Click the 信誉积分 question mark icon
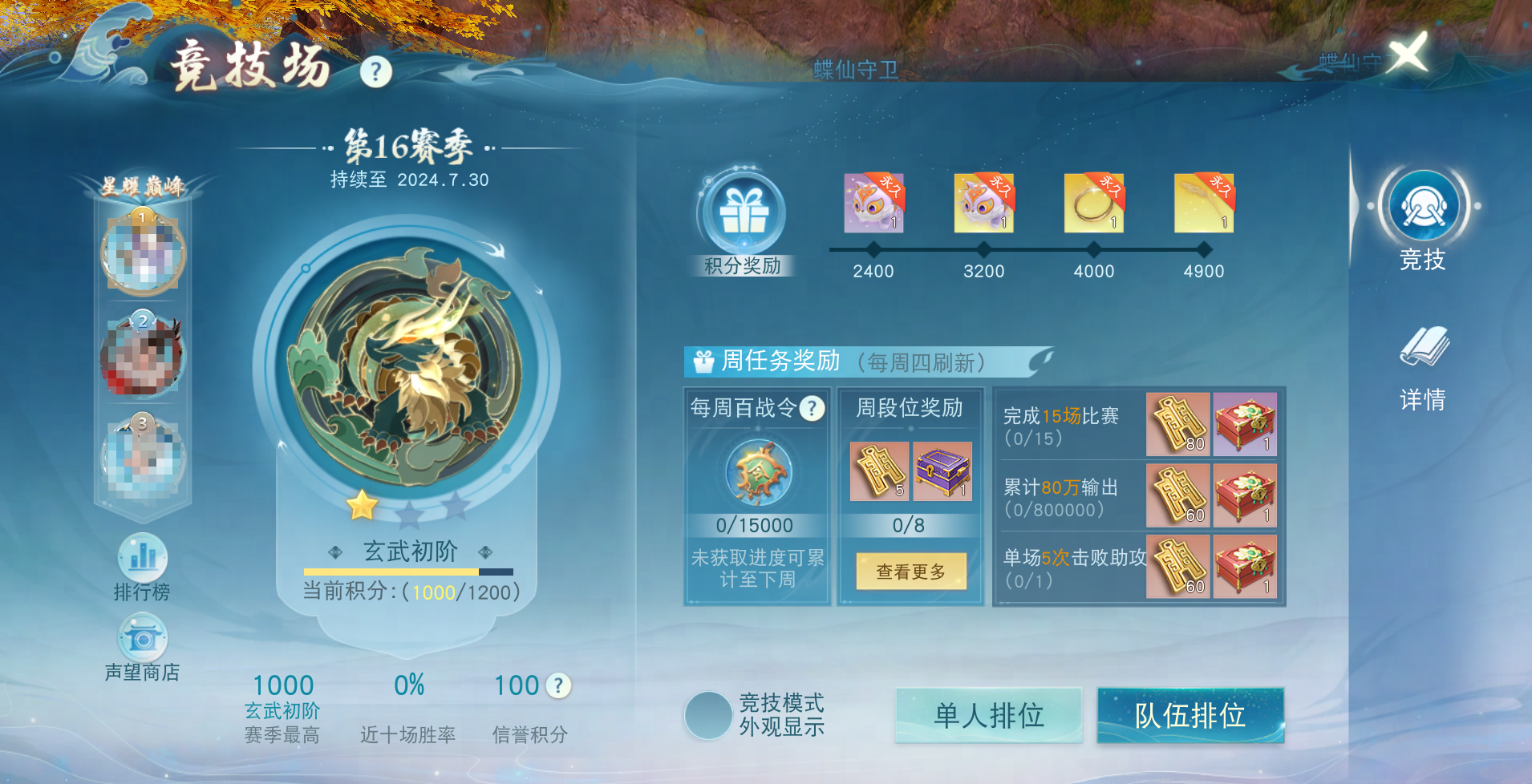Viewport: 1532px width, 784px height. pyautogui.click(x=557, y=685)
